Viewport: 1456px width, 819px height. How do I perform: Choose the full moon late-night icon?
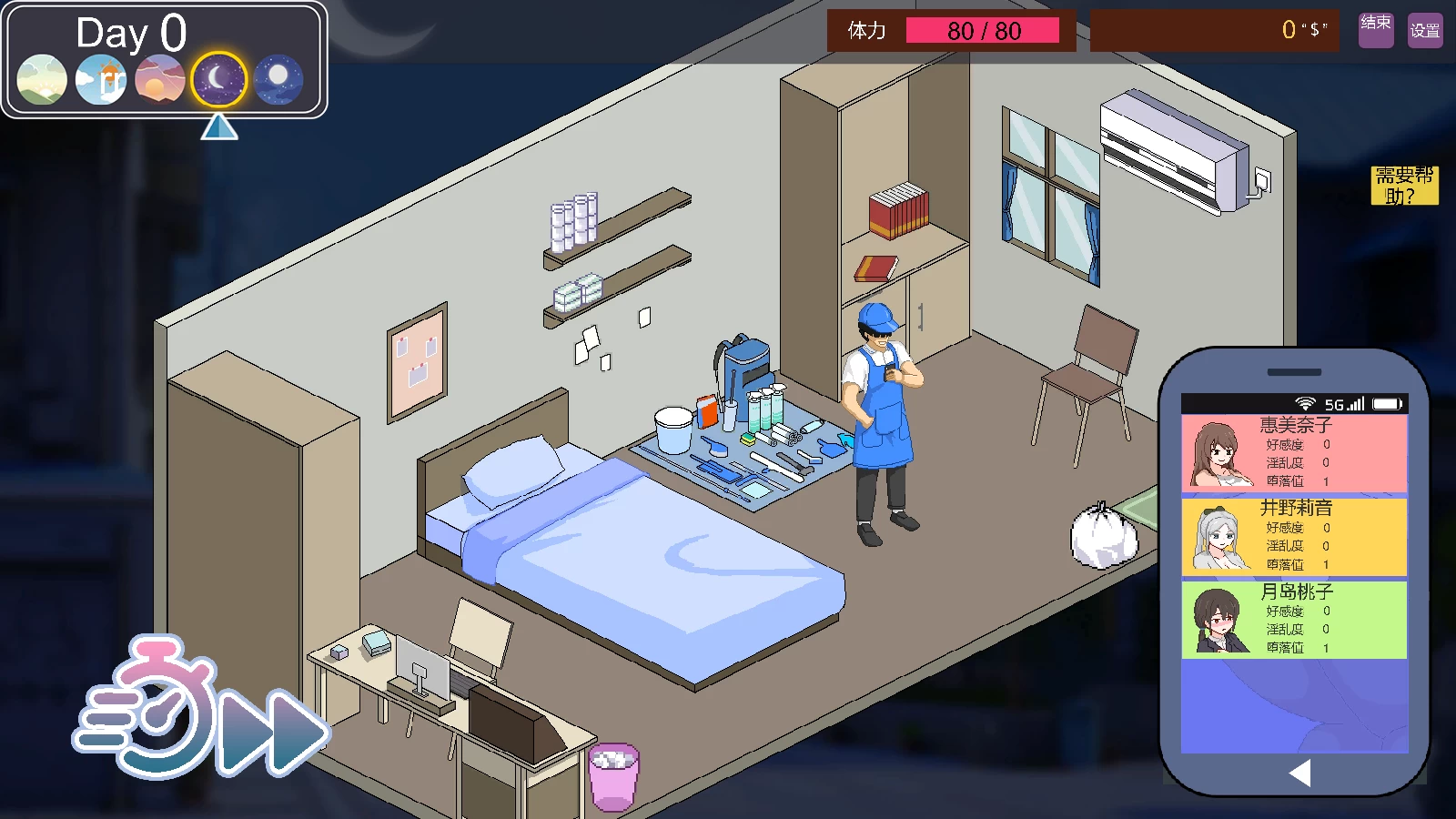click(278, 79)
